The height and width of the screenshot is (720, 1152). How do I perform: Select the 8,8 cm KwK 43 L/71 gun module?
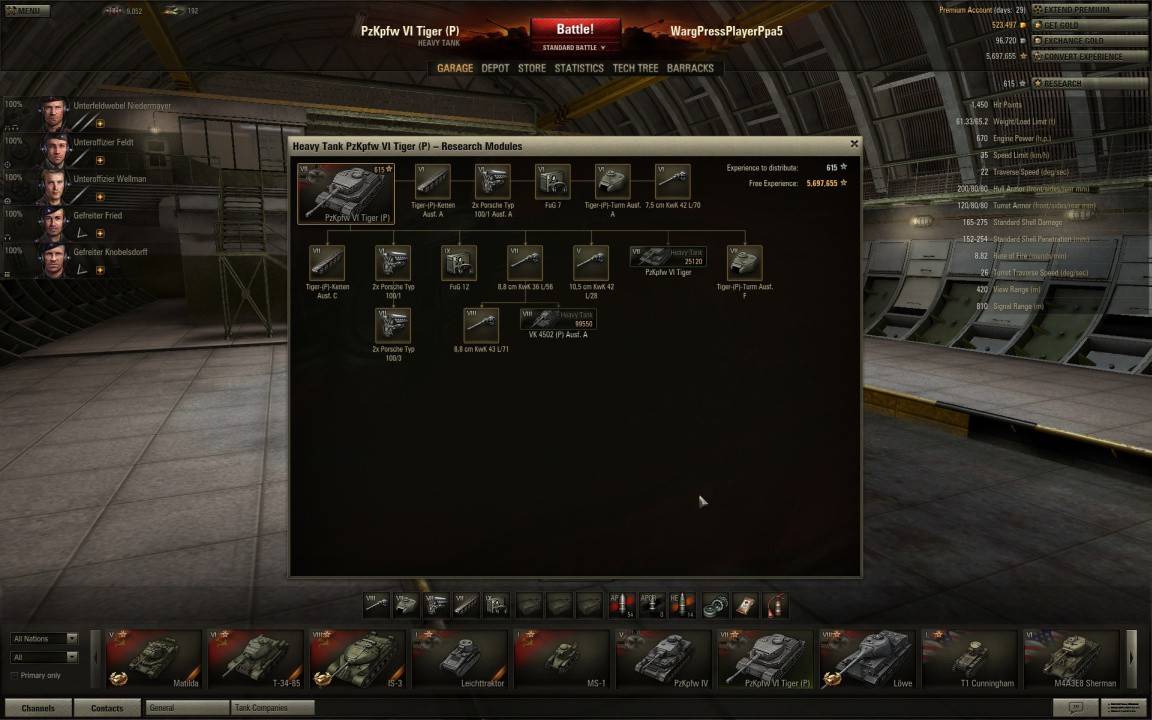(x=481, y=325)
